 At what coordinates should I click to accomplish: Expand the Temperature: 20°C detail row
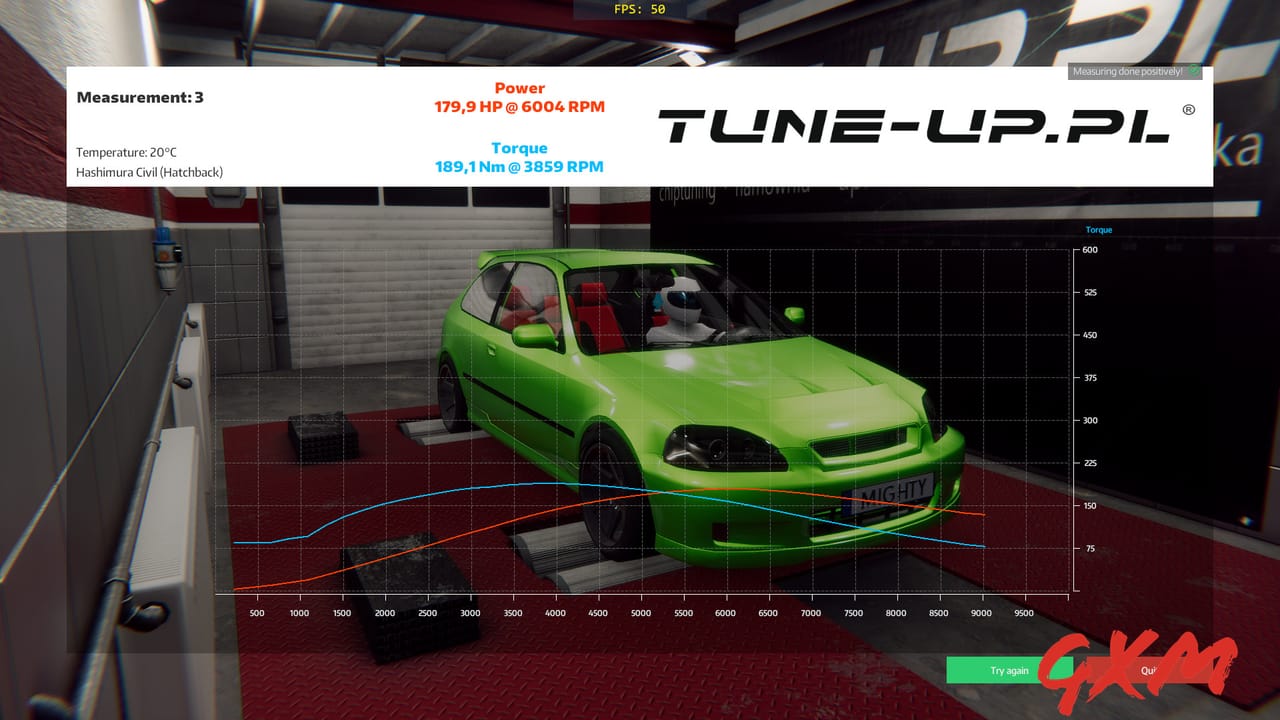tap(126, 153)
